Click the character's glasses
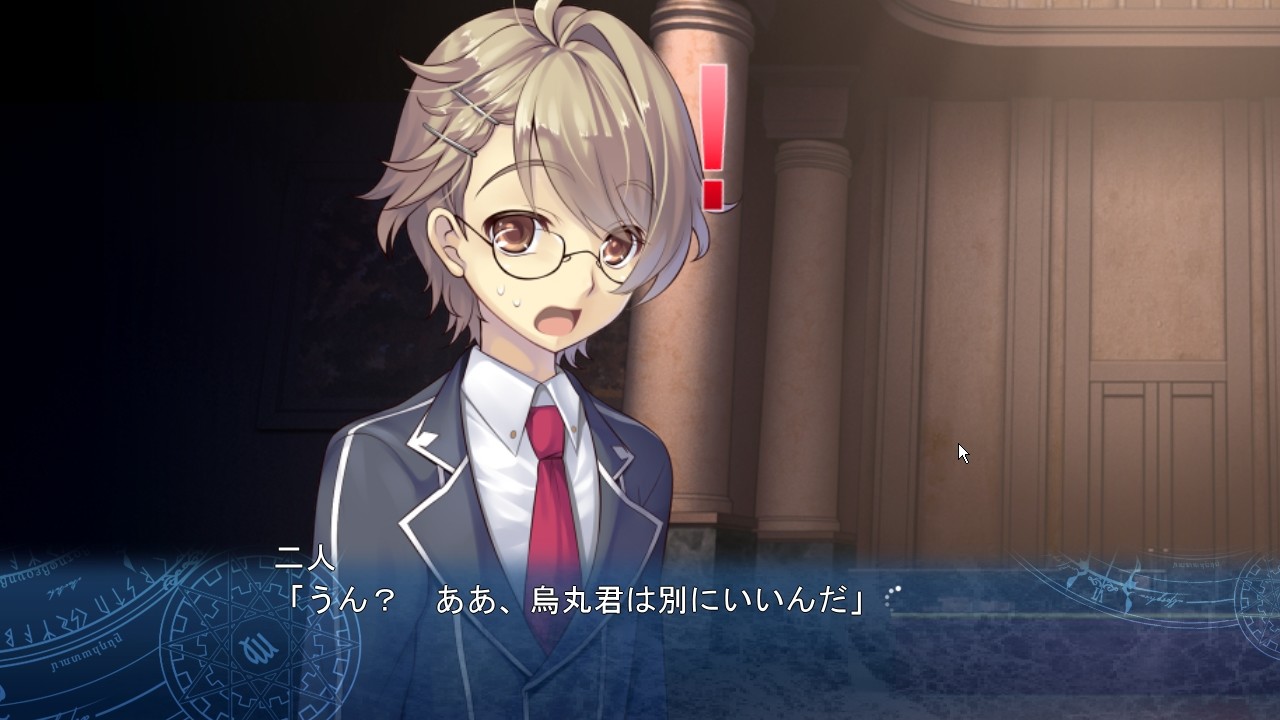This screenshot has height=720, width=1280. tap(530, 250)
